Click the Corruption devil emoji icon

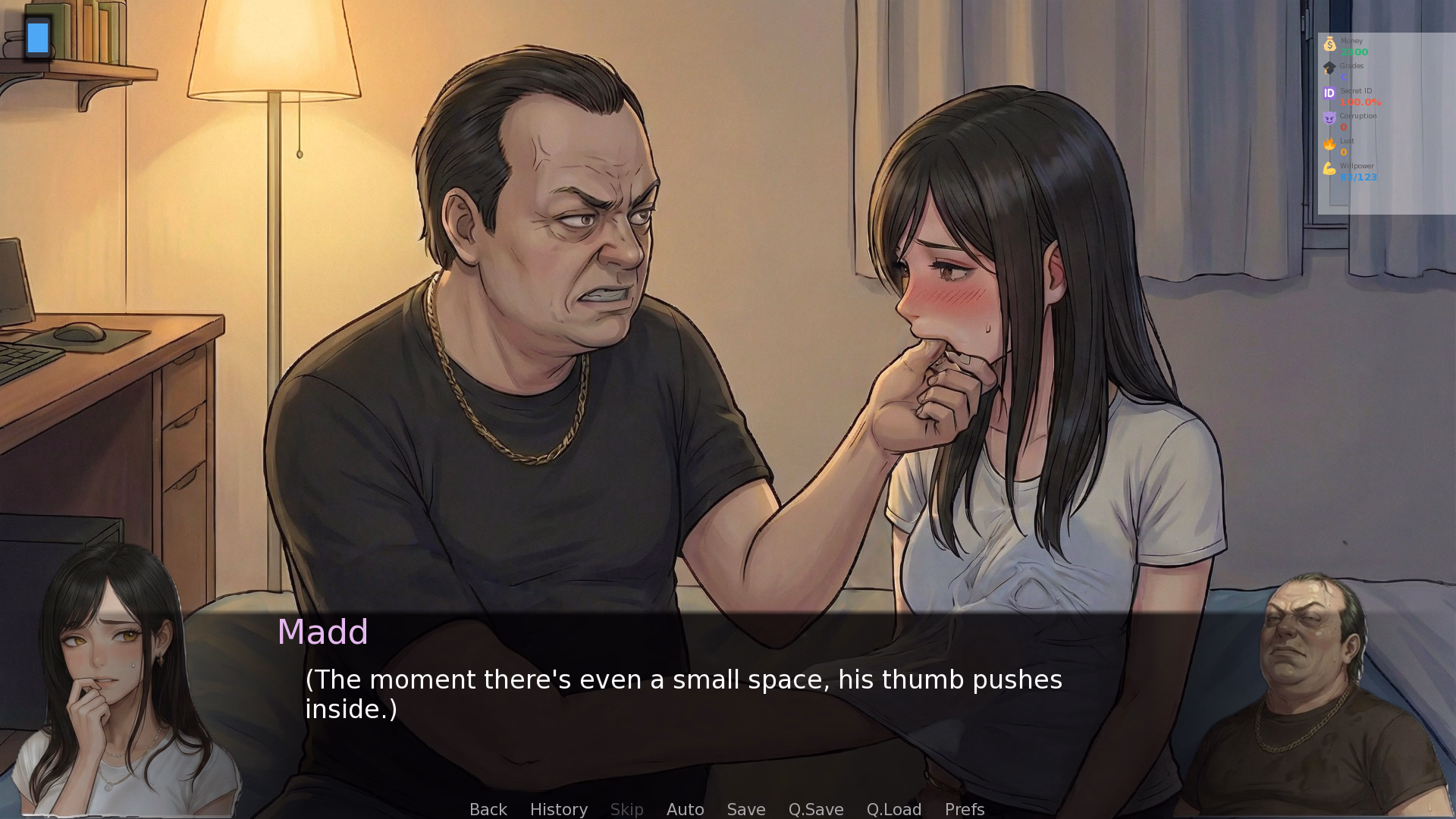(x=1329, y=118)
